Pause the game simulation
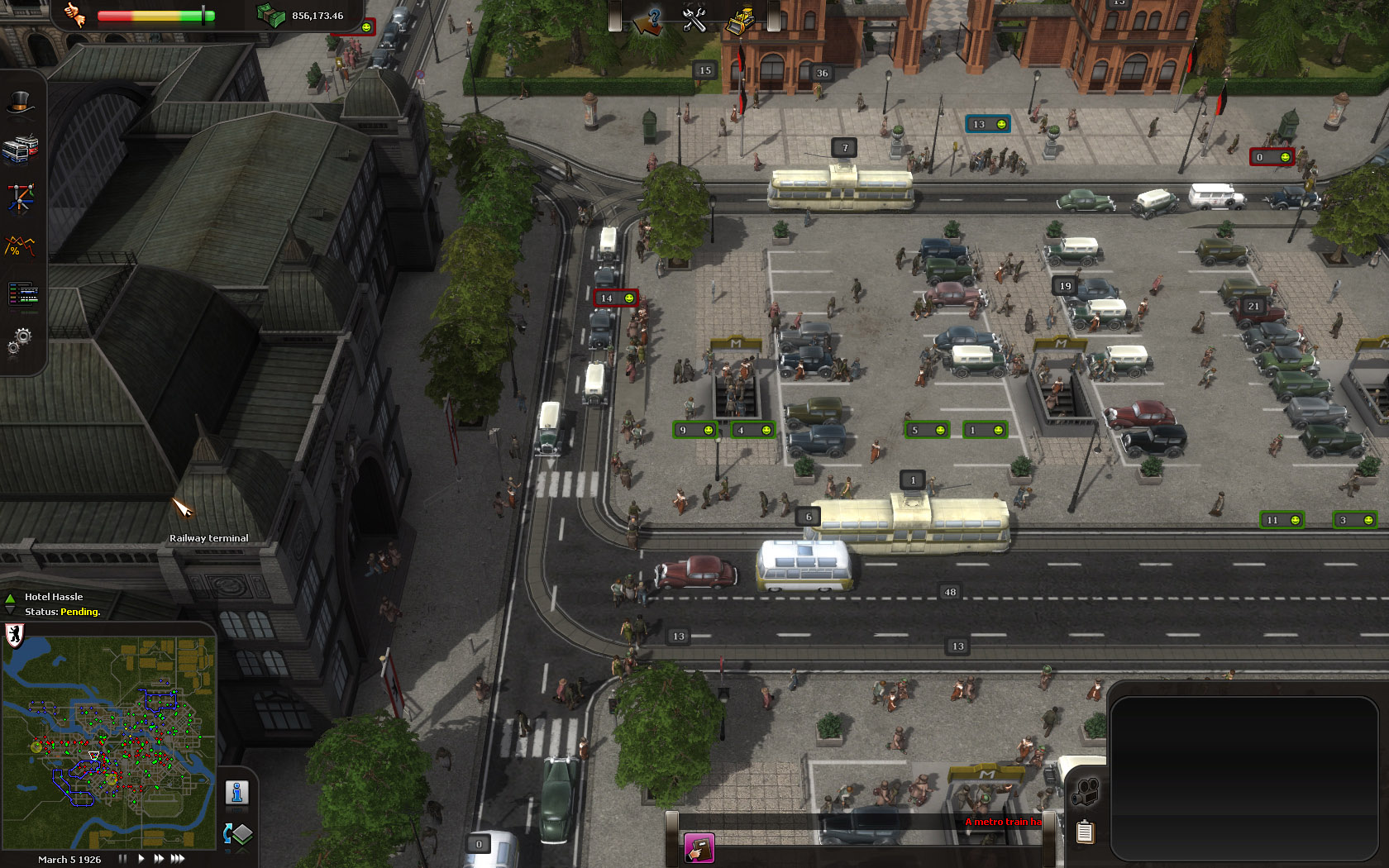This screenshot has width=1389, height=868. [122, 859]
